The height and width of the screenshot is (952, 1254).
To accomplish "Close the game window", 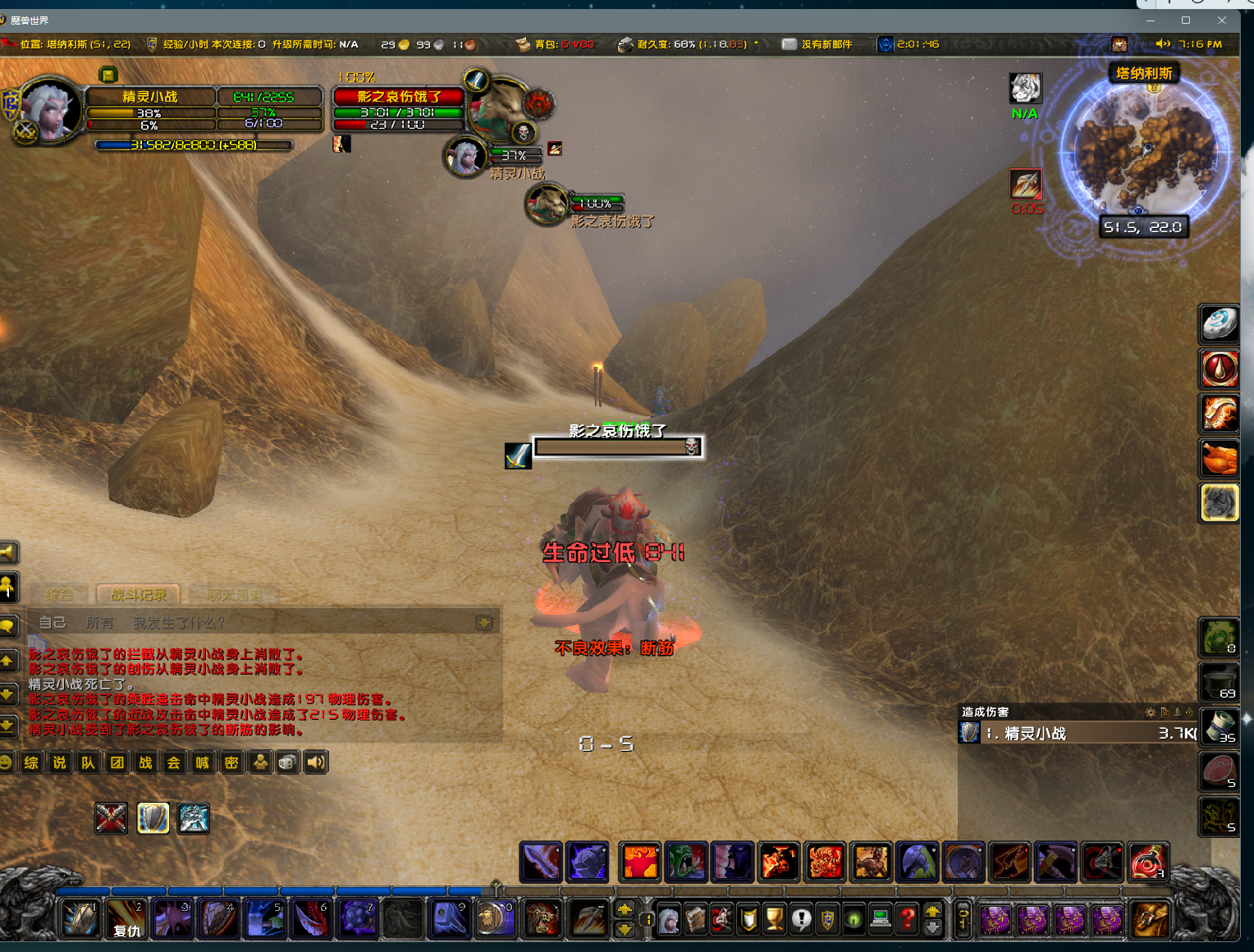I will click(x=1222, y=20).
